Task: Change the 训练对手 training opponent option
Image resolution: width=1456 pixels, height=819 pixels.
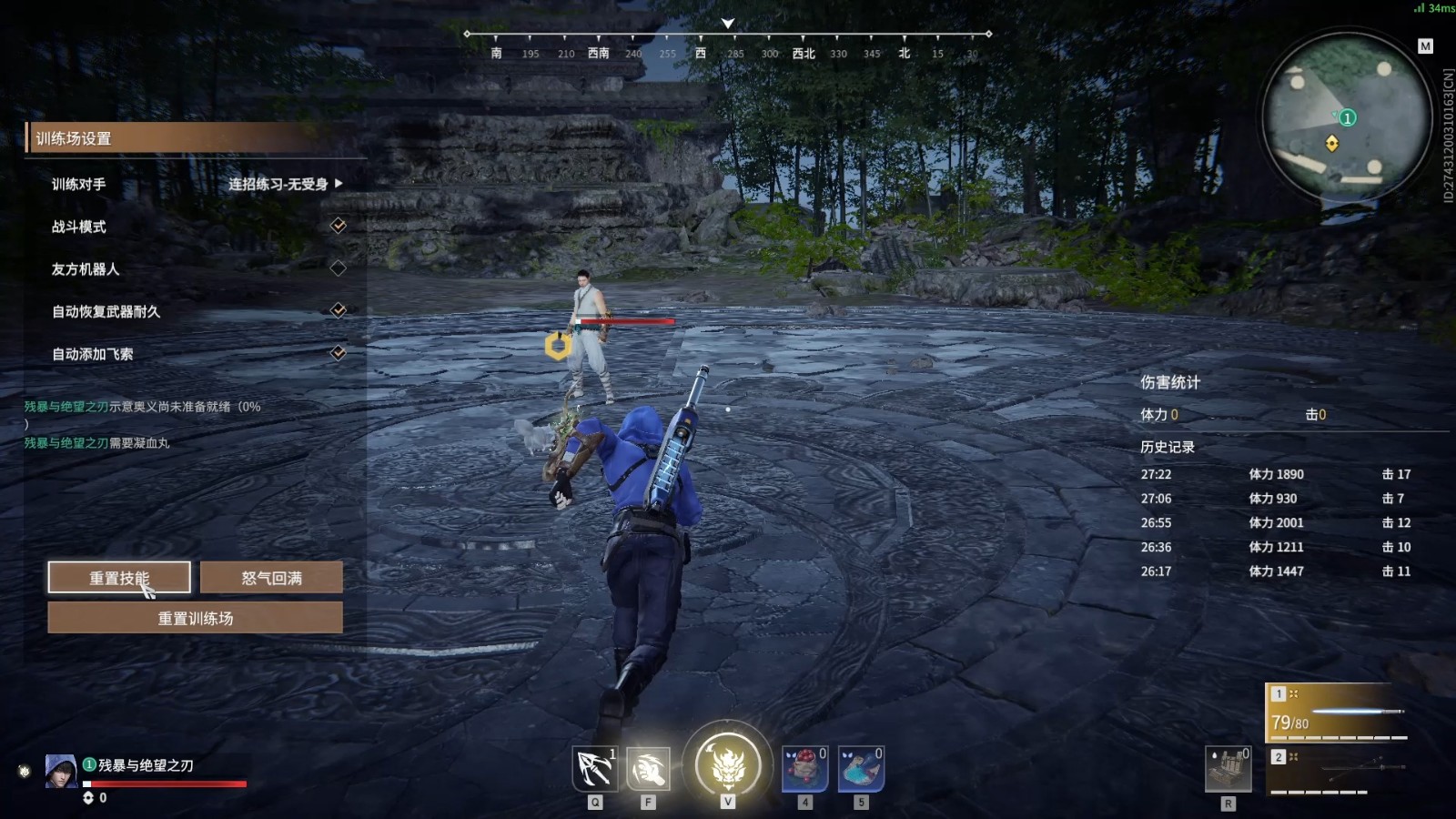Action: click(284, 184)
